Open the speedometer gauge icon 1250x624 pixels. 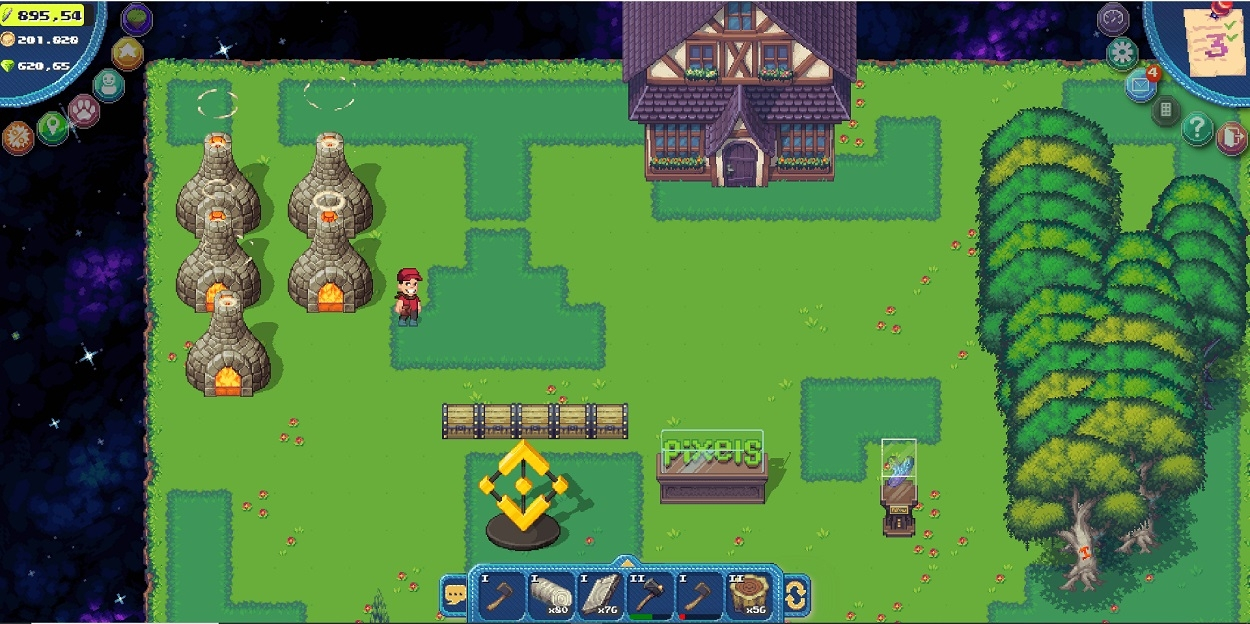click(x=1113, y=19)
